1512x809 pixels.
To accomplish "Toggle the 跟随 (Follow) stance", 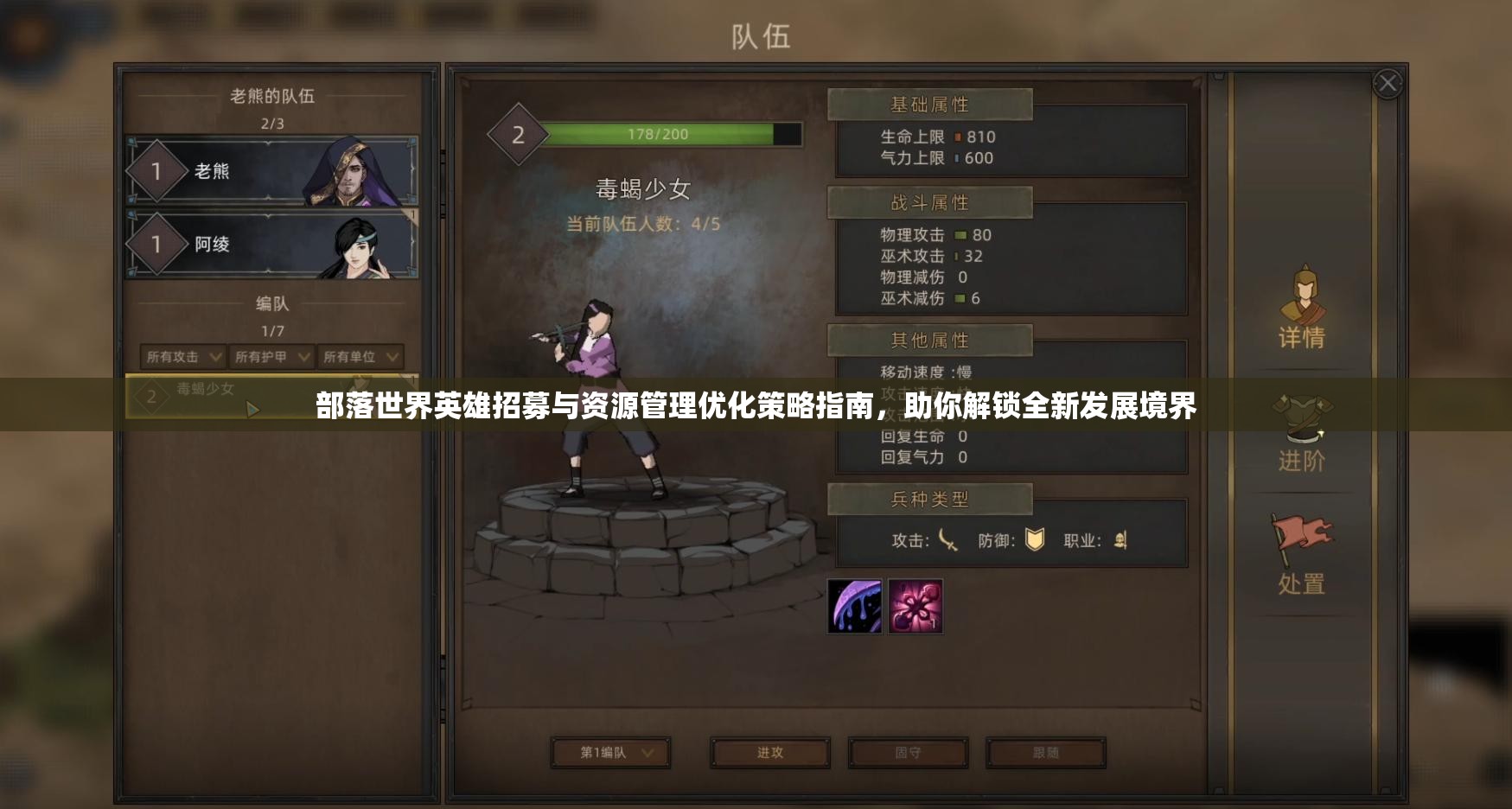I will pos(1048,752).
